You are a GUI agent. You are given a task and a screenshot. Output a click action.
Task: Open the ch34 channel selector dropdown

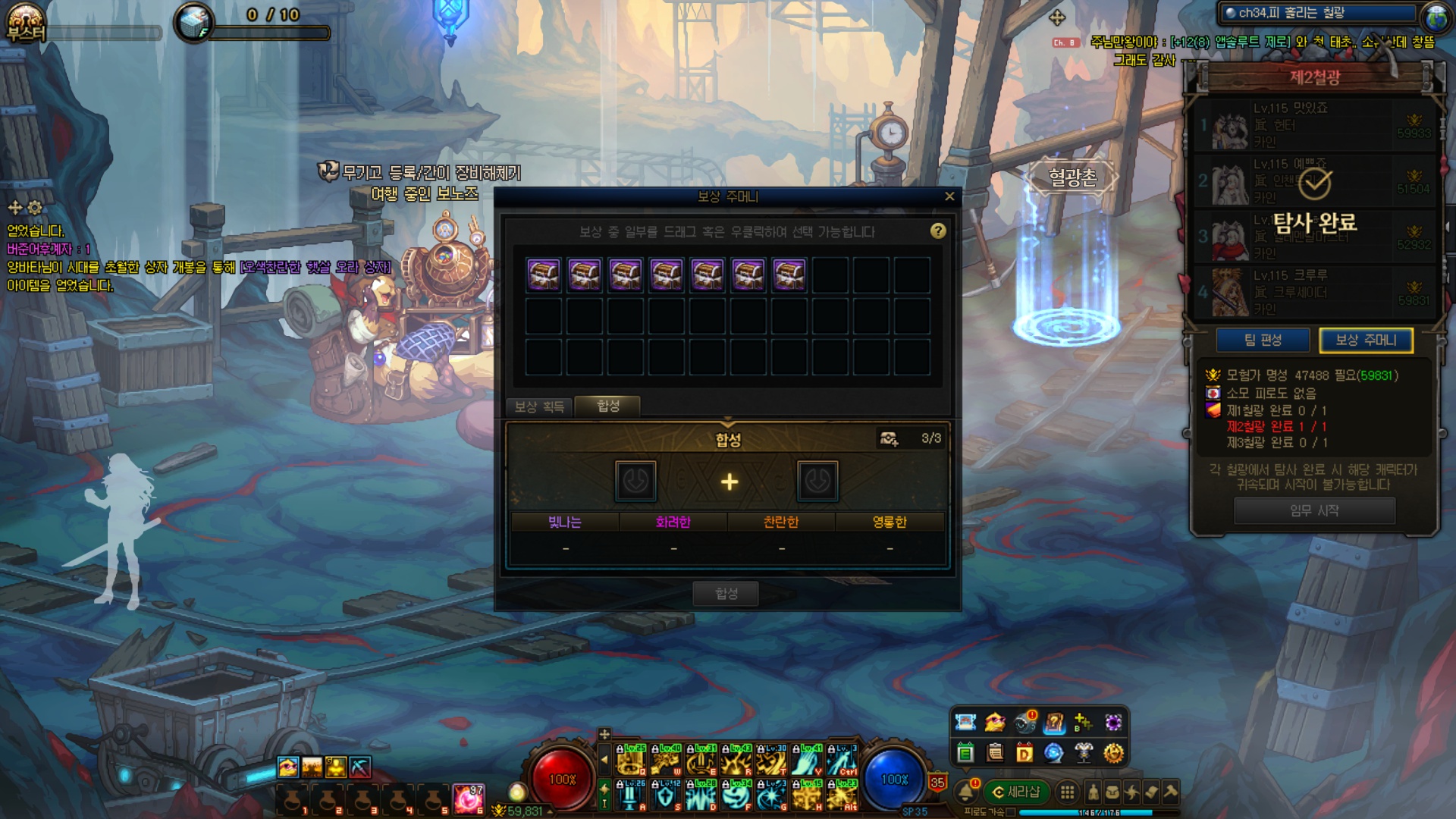click(x=1318, y=13)
